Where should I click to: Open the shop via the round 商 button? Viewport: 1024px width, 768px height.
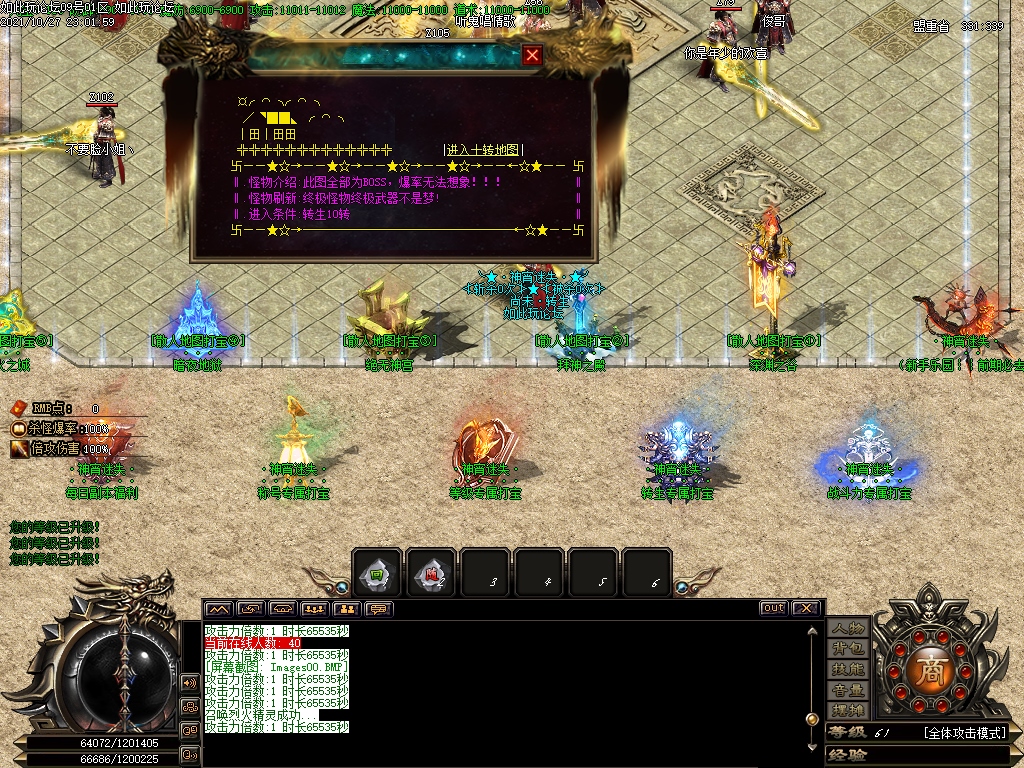pos(930,668)
